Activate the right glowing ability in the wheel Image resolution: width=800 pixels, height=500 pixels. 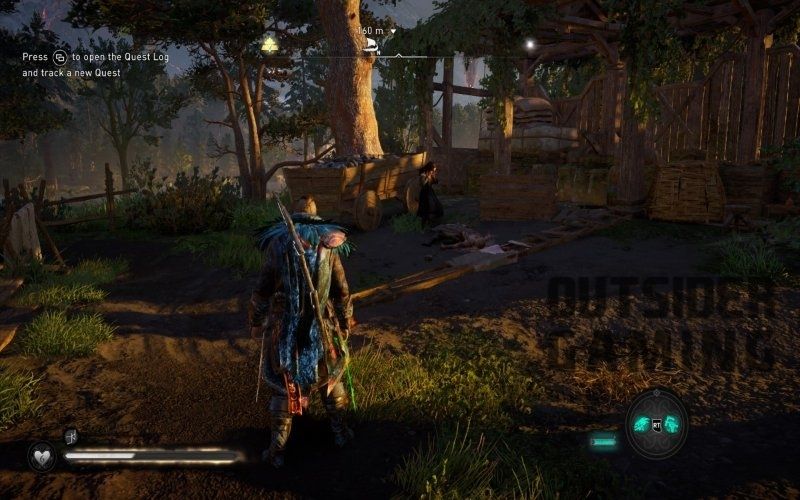click(x=672, y=424)
